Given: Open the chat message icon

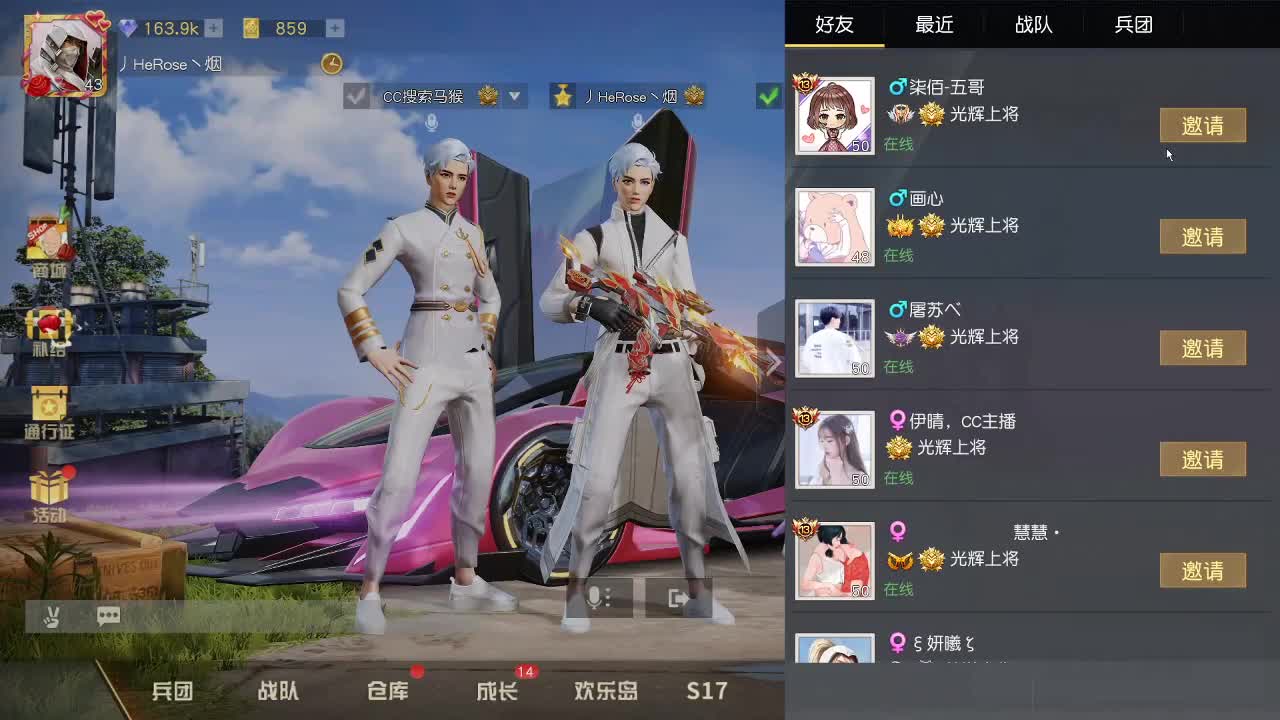Looking at the screenshot, I should click(108, 616).
